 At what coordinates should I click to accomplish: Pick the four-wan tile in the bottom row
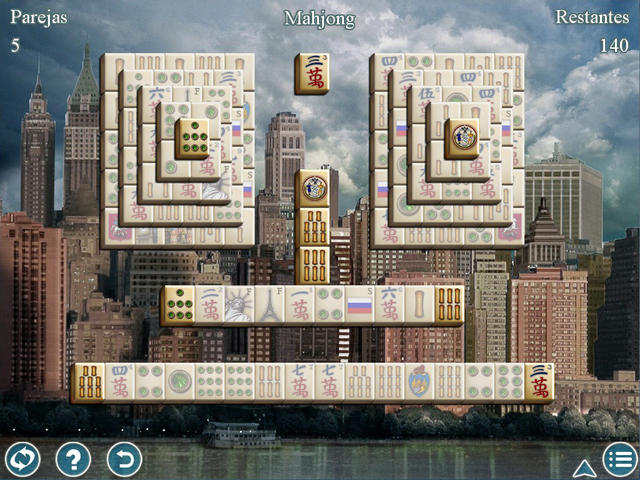119,383
